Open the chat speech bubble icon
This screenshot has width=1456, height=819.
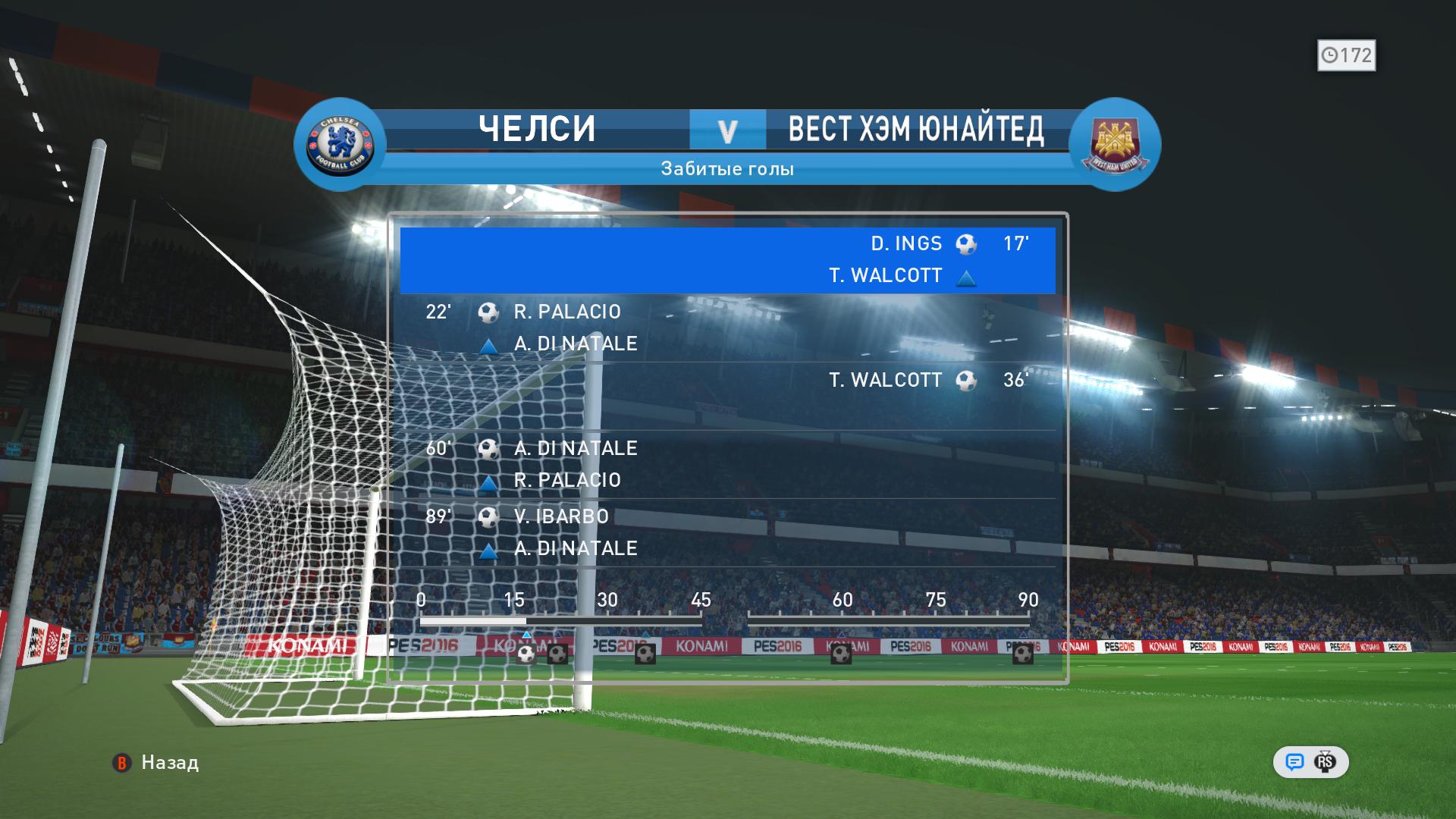click(1294, 762)
